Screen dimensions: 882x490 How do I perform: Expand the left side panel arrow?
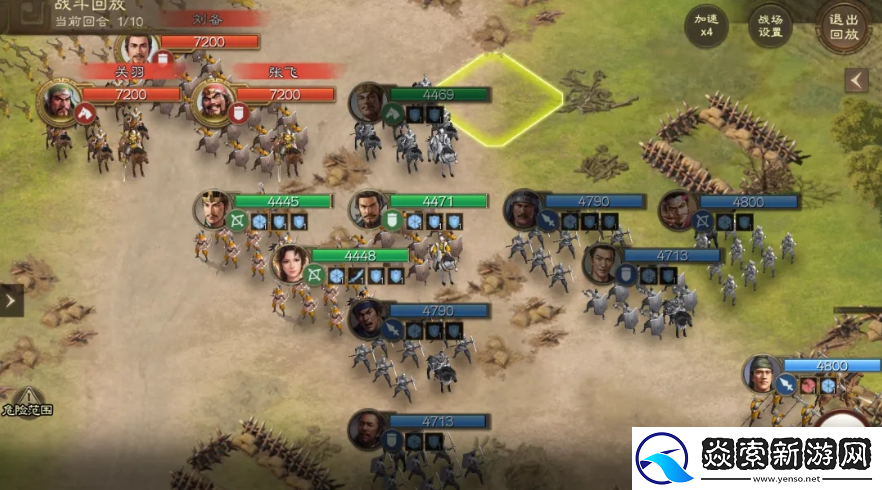pos(11,299)
